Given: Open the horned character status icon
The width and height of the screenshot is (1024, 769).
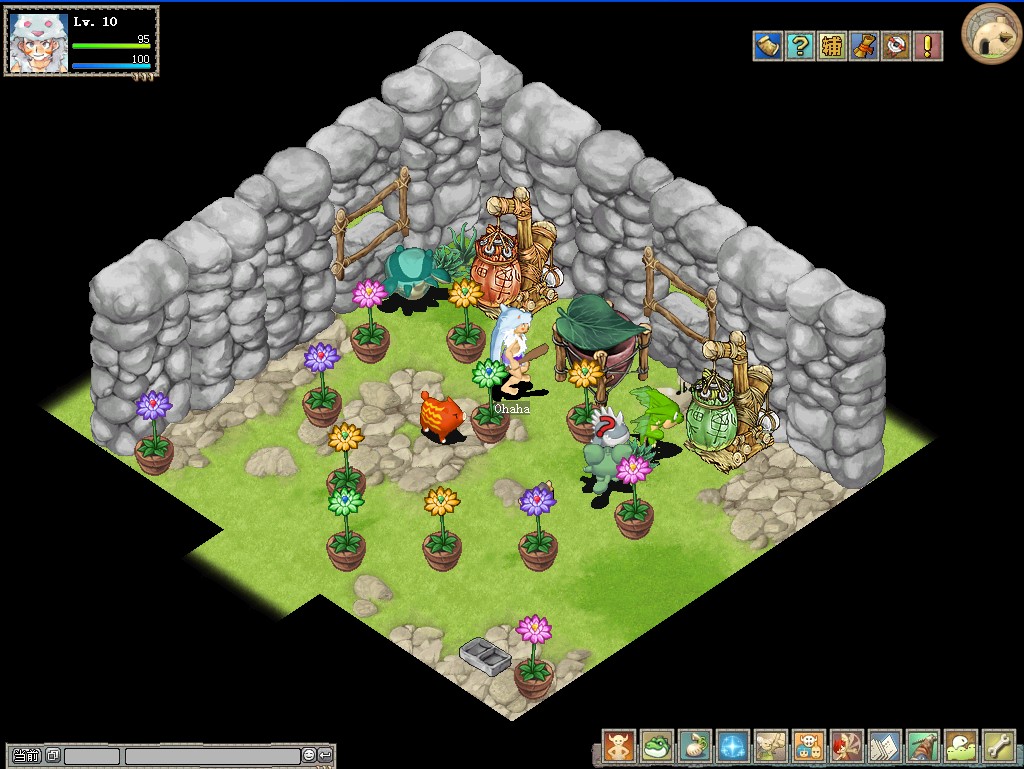Looking at the screenshot, I should [619, 746].
